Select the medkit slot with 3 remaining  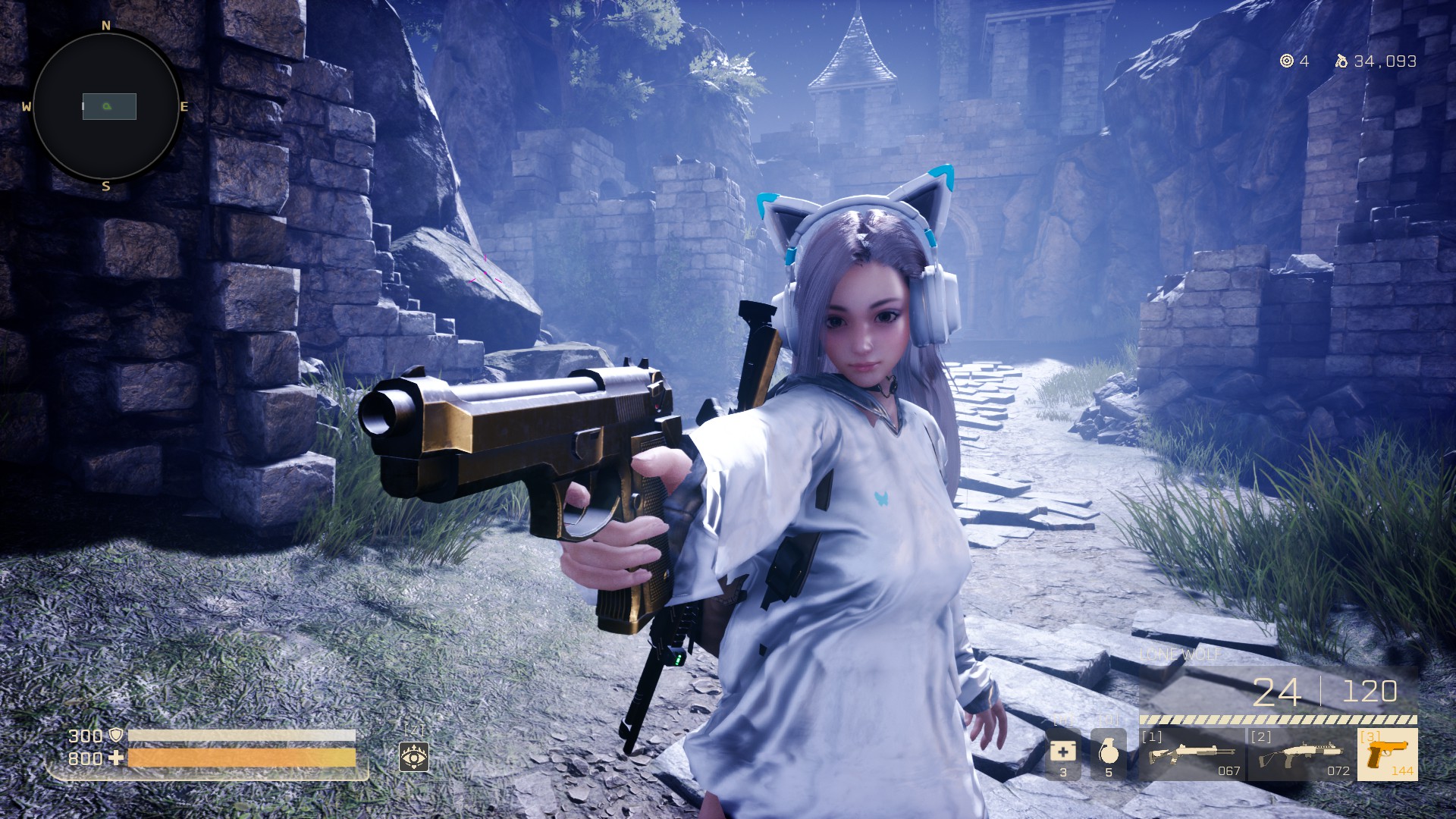(x=1062, y=754)
